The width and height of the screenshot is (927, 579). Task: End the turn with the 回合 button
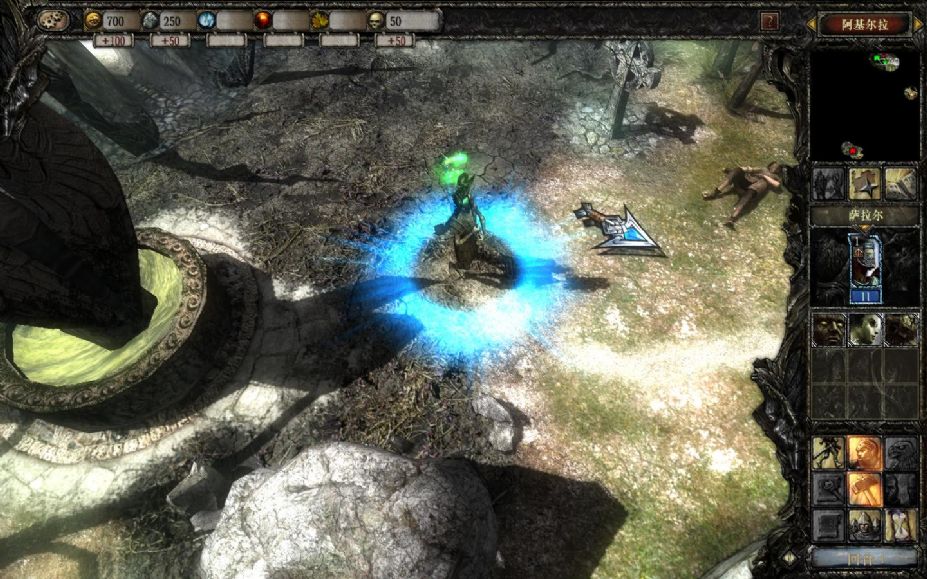(864, 557)
